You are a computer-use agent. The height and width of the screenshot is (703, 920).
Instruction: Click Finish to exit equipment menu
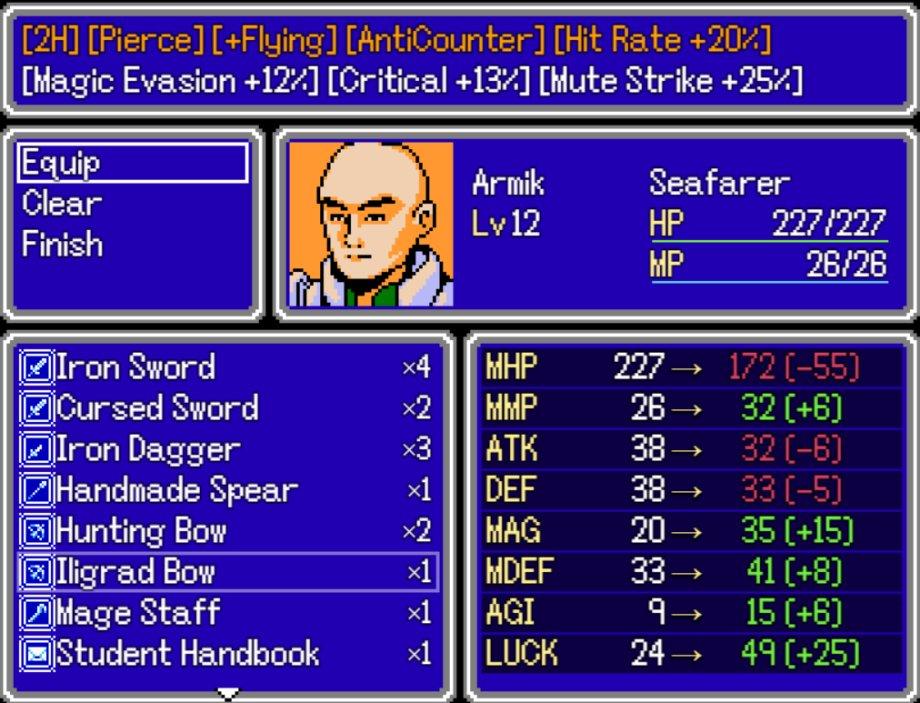pos(63,244)
